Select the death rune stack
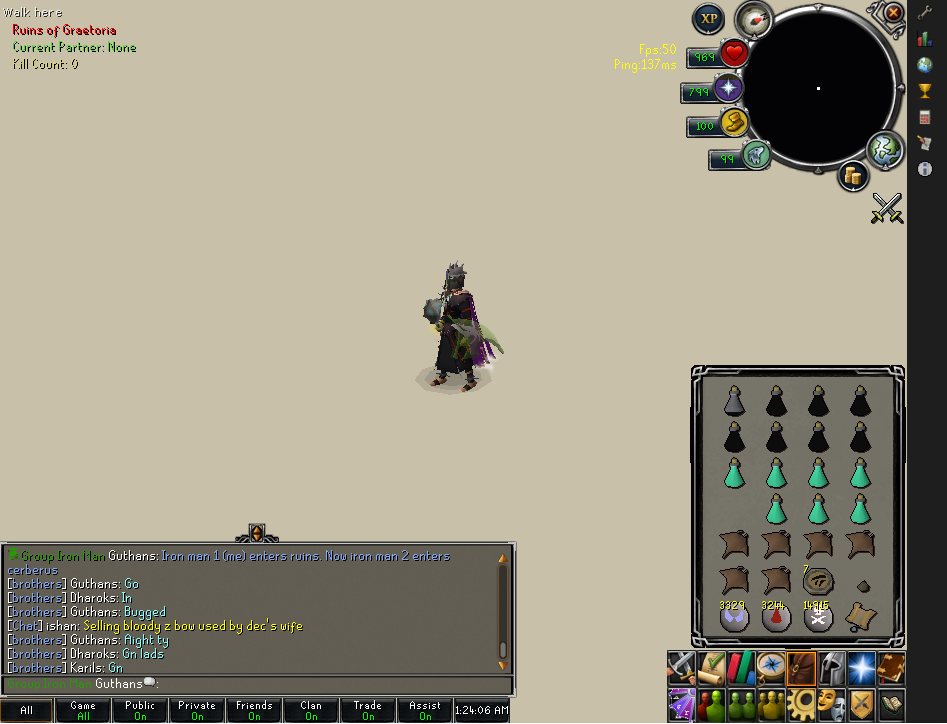Viewport: 947px width, 724px height. (x=817, y=617)
